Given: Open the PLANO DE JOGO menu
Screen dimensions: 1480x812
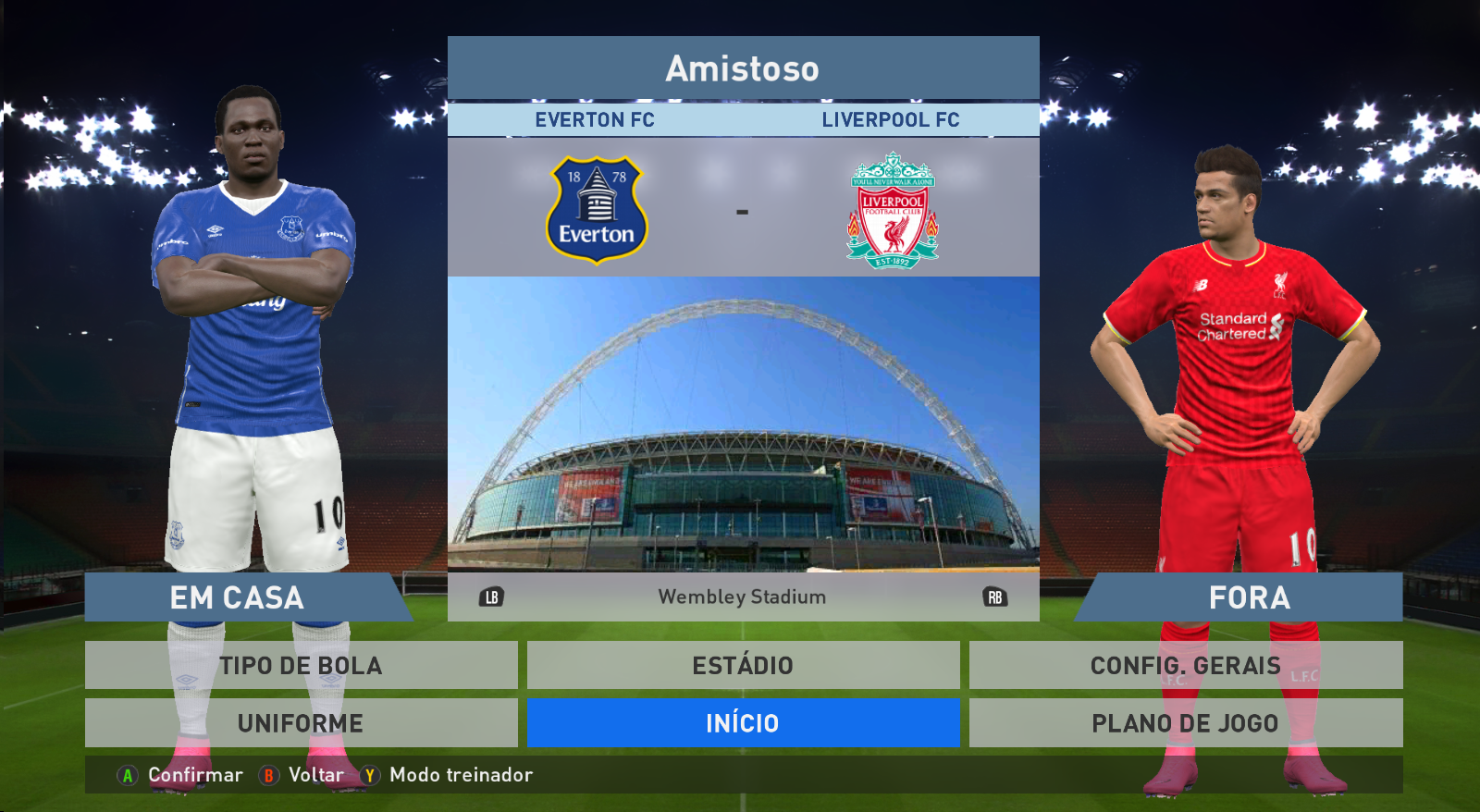Looking at the screenshot, I should (1185, 722).
